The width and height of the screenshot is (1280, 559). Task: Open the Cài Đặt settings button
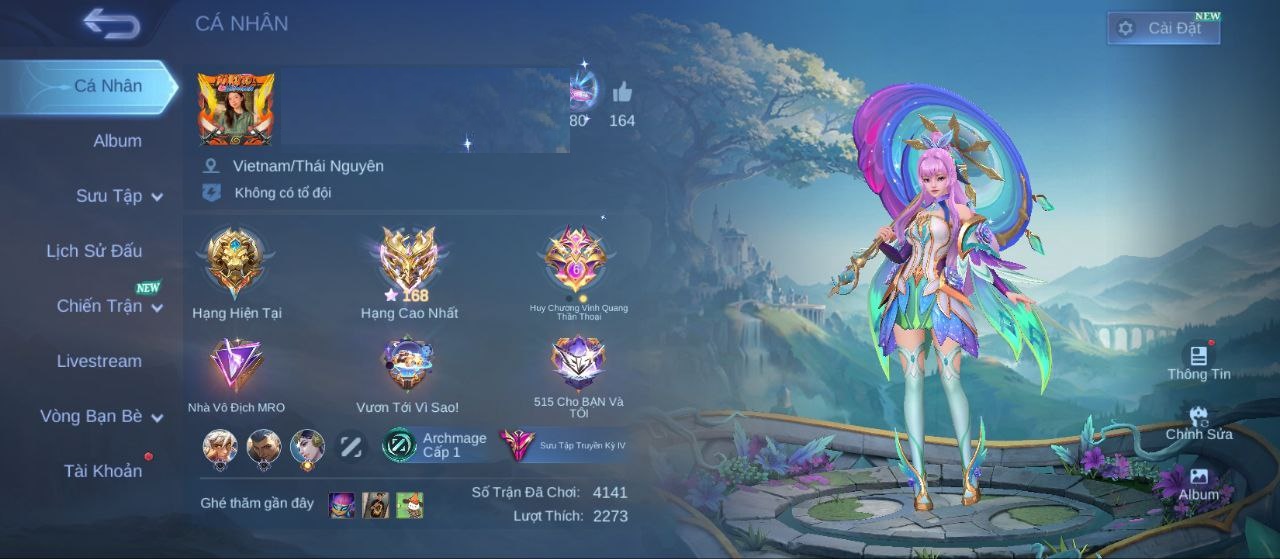(1163, 28)
